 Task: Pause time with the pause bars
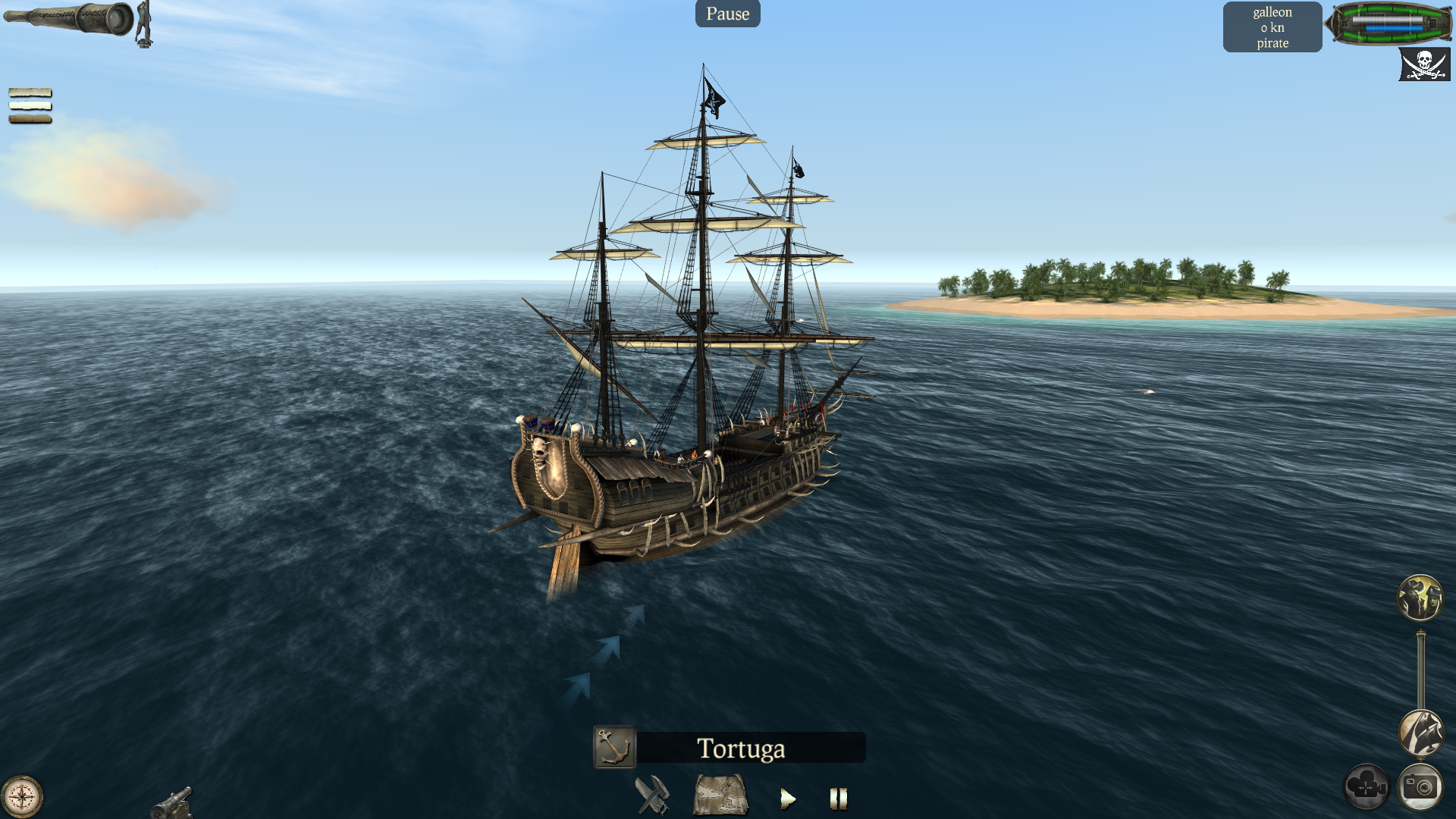838,799
